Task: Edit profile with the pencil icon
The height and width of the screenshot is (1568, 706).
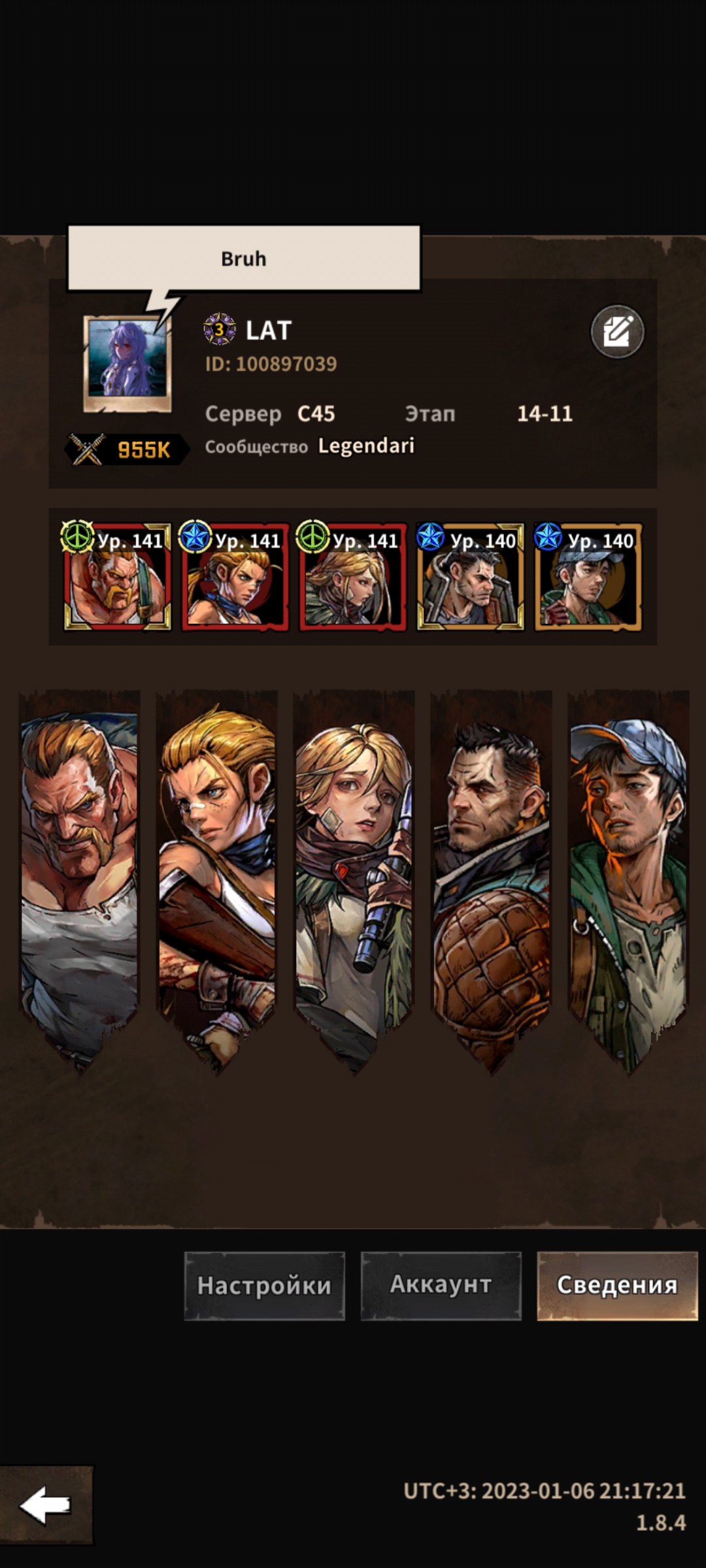Action: tap(617, 332)
